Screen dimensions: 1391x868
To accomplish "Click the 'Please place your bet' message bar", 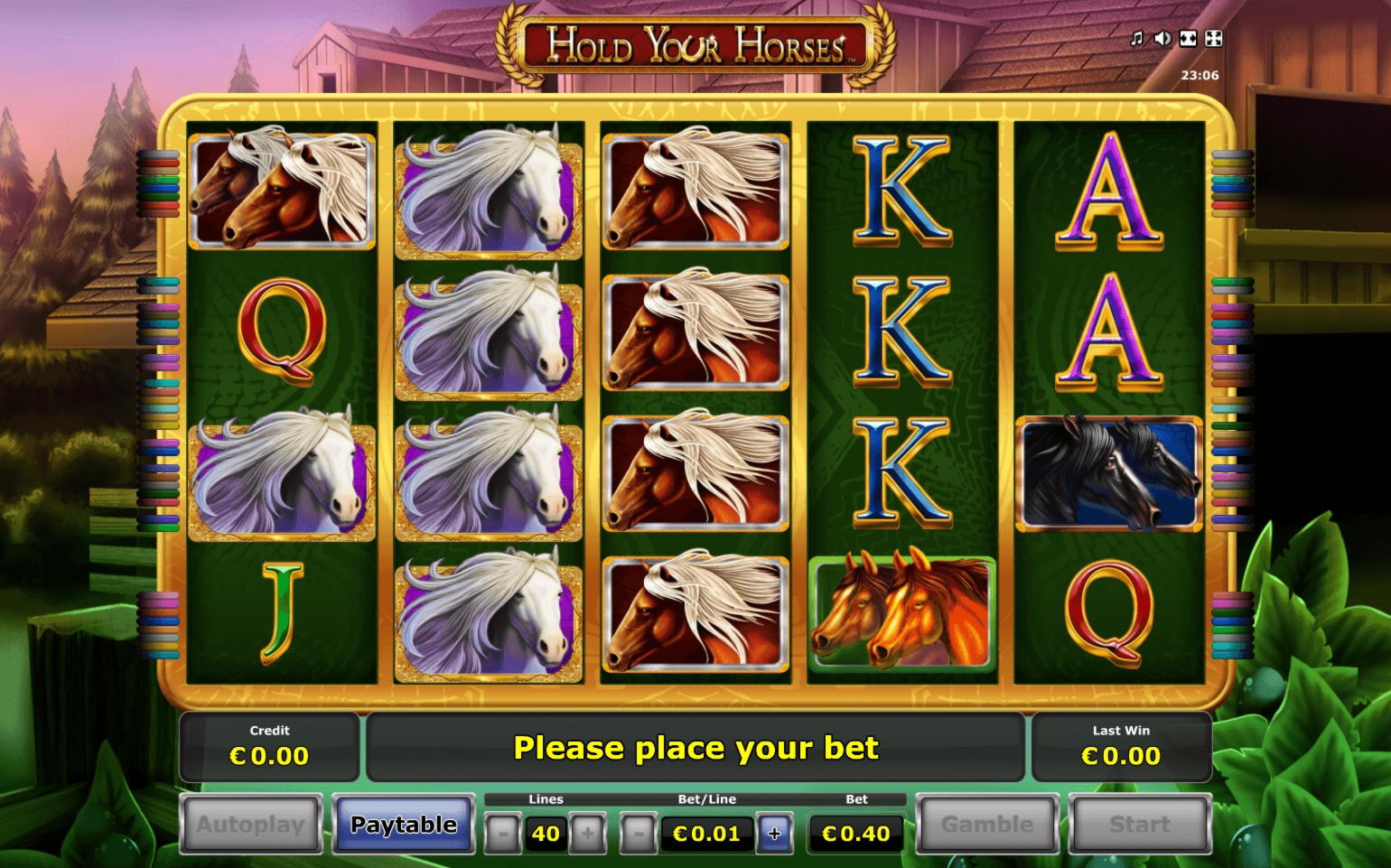I will click(695, 747).
